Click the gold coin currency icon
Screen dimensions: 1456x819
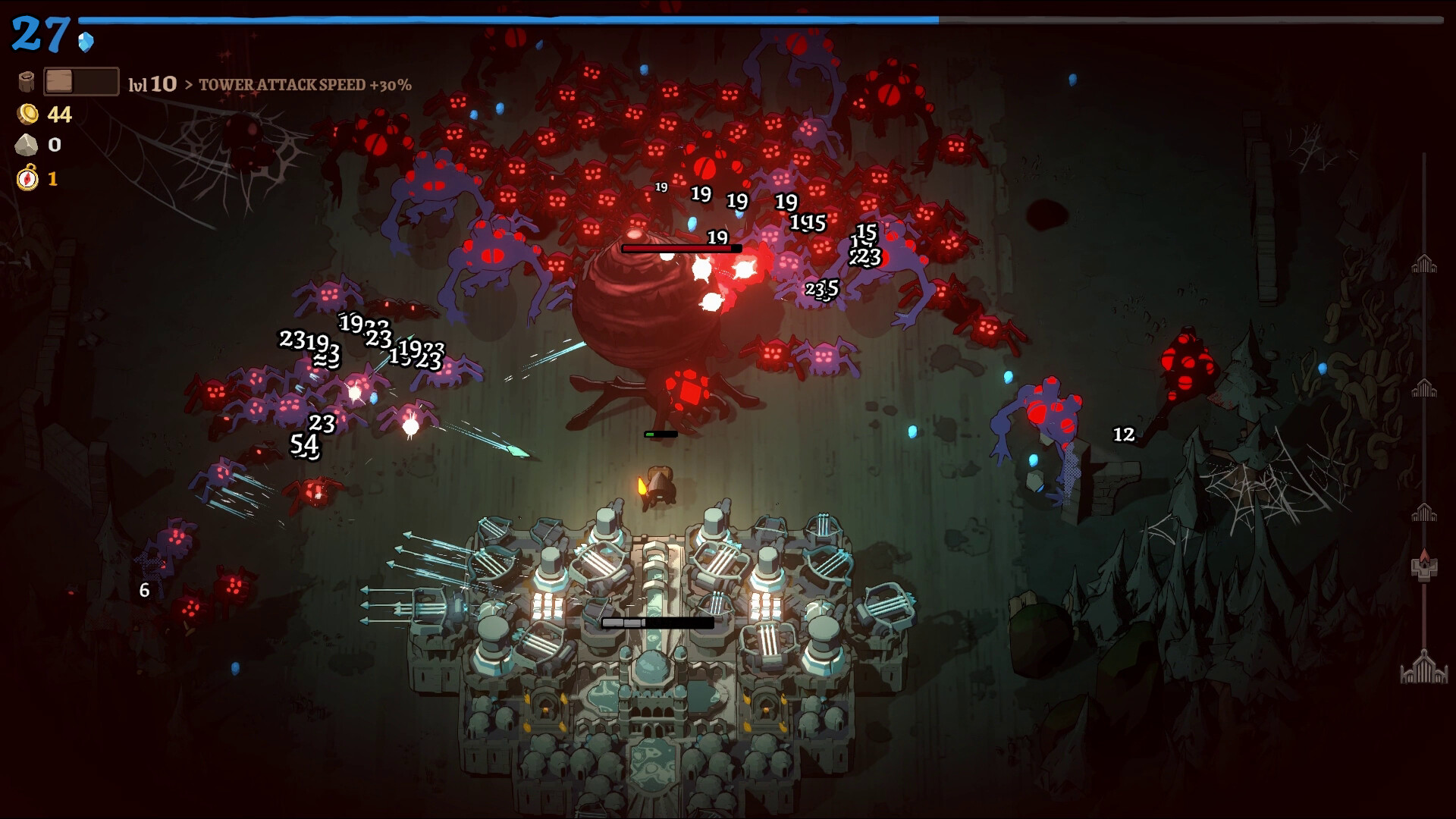pyautogui.click(x=27, y=115)
